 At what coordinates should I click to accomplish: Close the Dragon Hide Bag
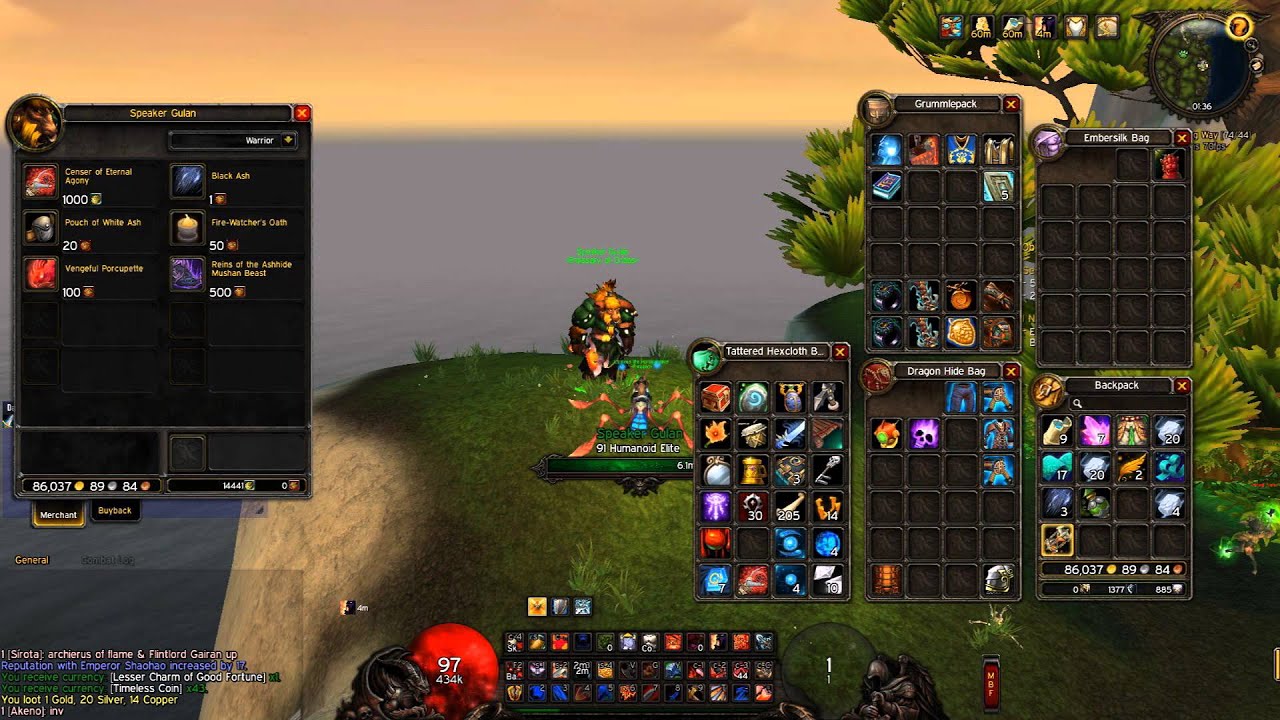pos(1011,371)
